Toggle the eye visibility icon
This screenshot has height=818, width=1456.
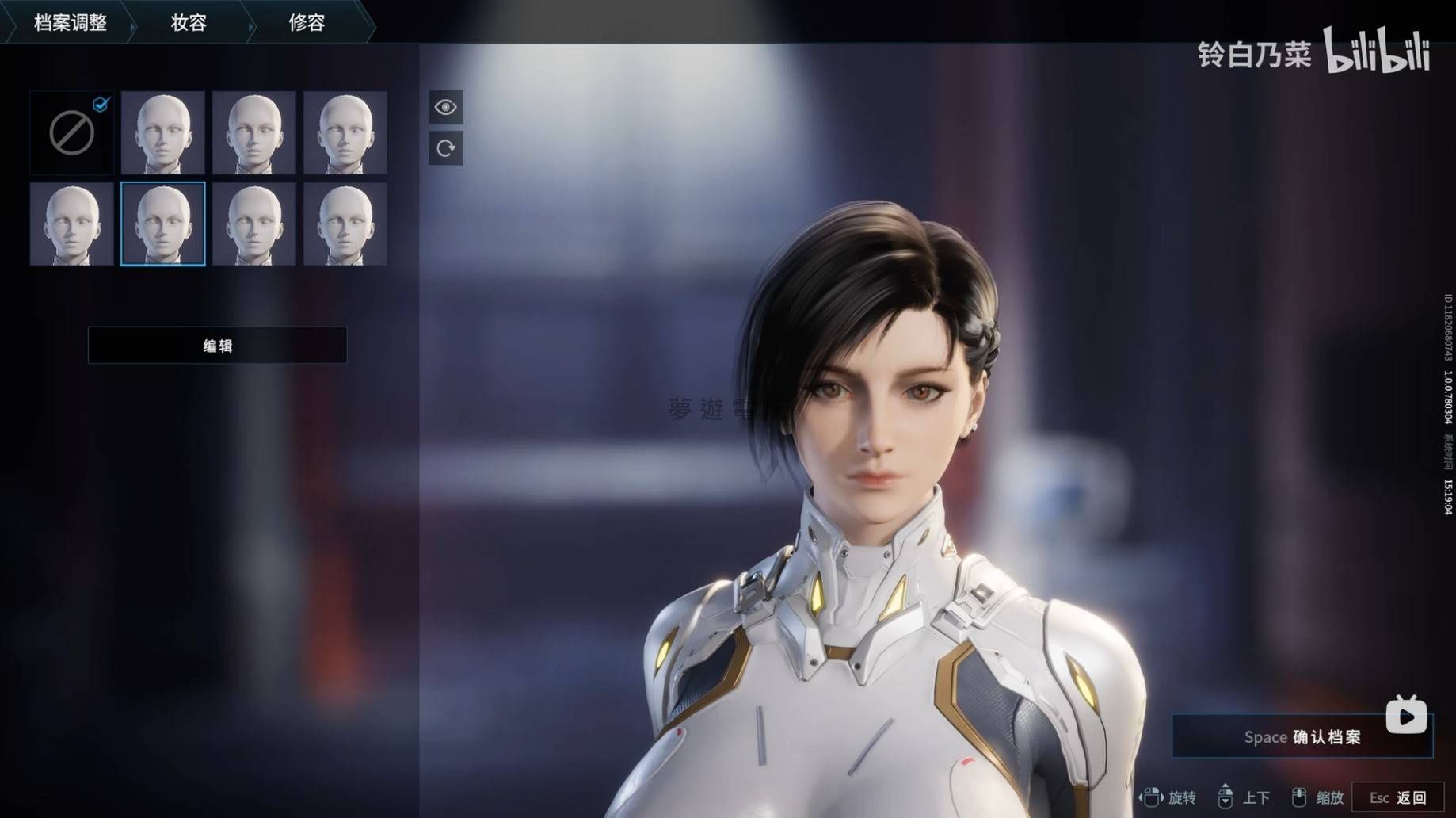446,107
